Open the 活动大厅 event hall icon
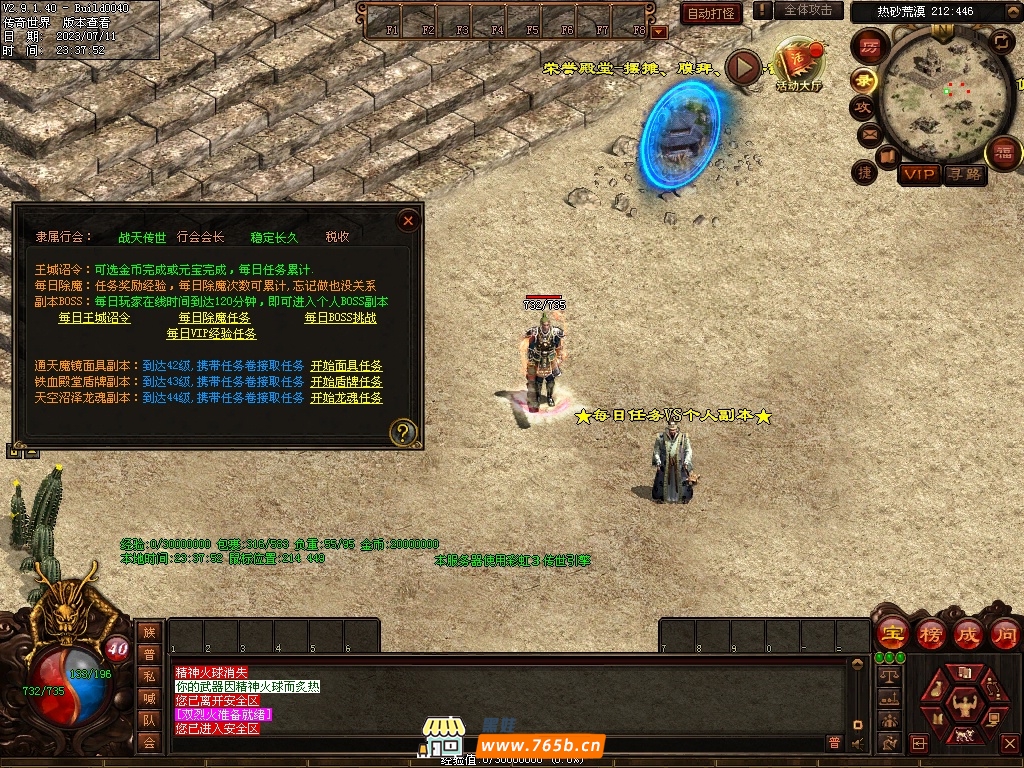This screenshot has width=1024, height=768. (x=798, y=66)
